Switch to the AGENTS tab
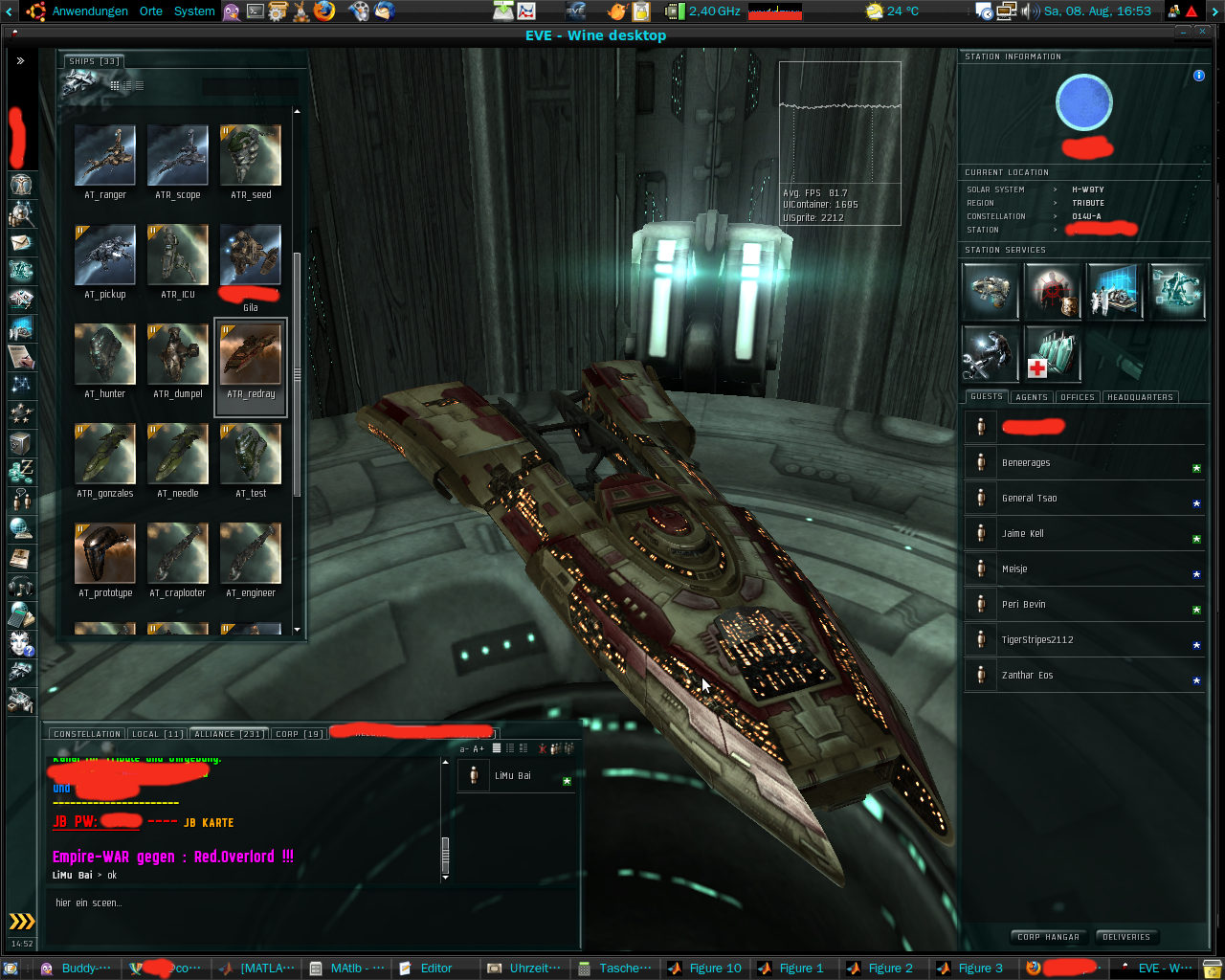This screenshot has width=1225, height=980. tap(1032, 396)
